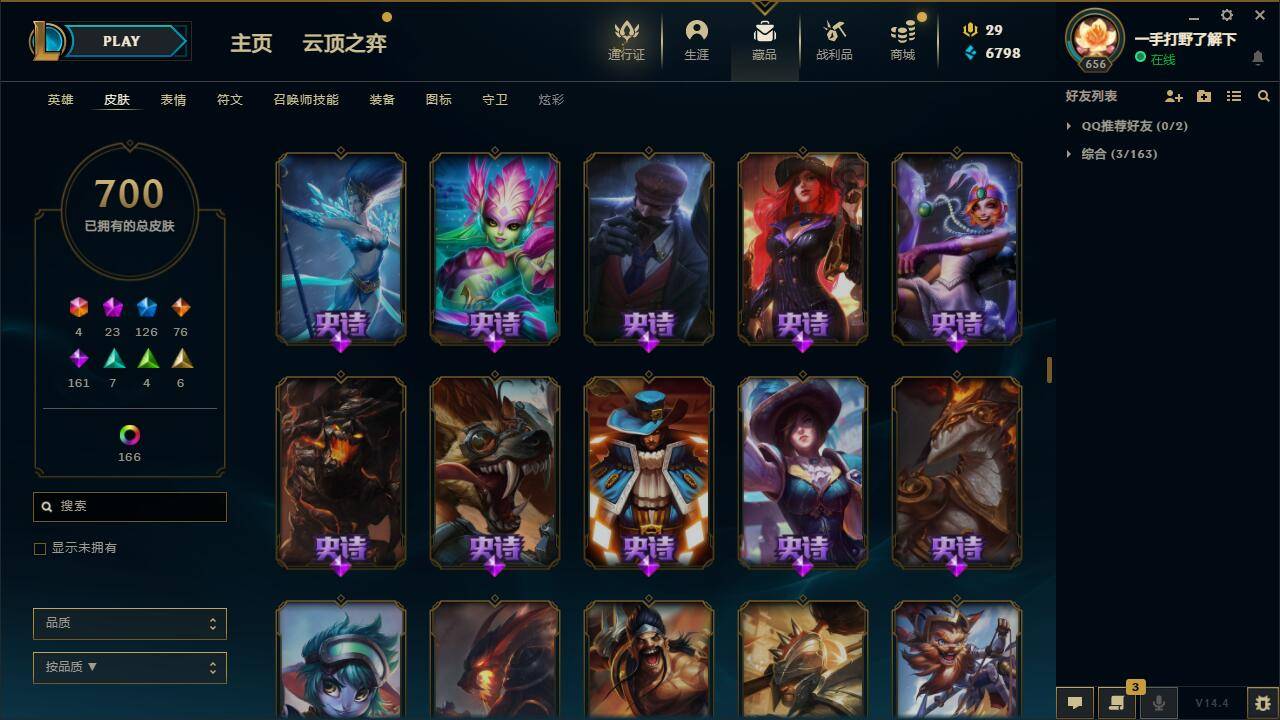This screenshot has width=1280, height=720.
Task: Open the client settings gear icon
Action: point(1226,15)
